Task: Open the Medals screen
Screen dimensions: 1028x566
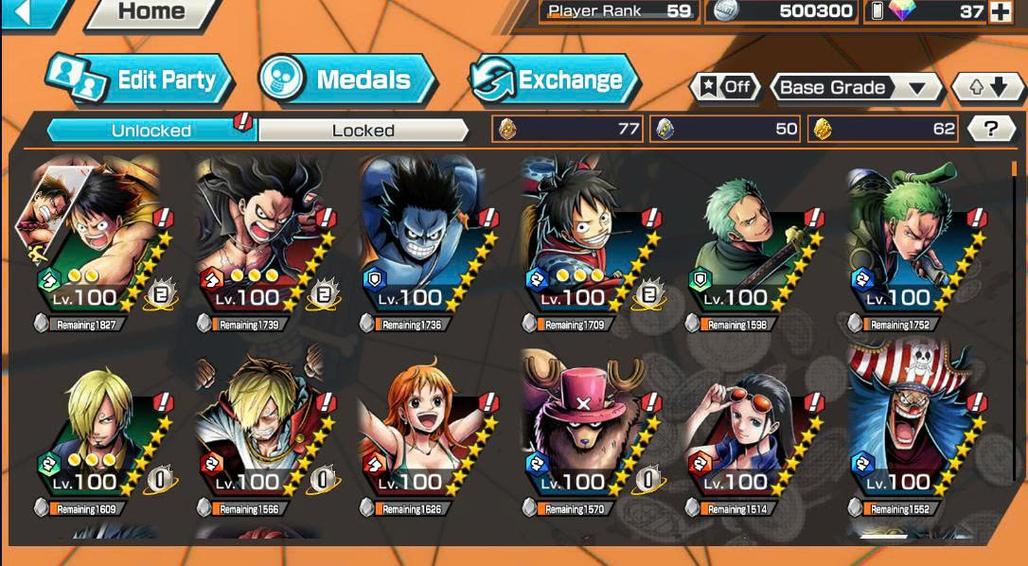Action: 347,81
